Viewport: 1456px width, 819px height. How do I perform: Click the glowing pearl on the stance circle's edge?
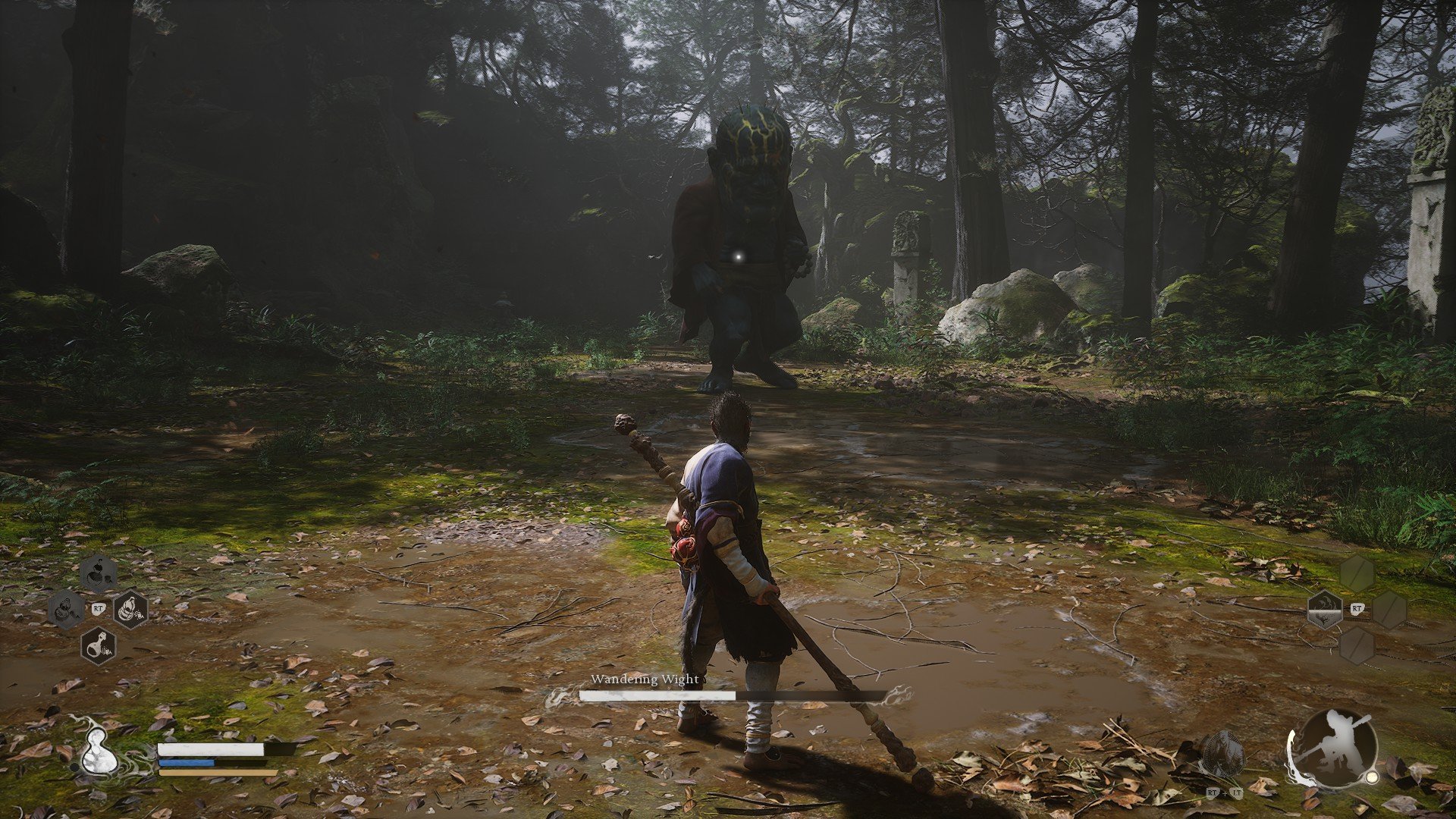[x=1372, y=777]
